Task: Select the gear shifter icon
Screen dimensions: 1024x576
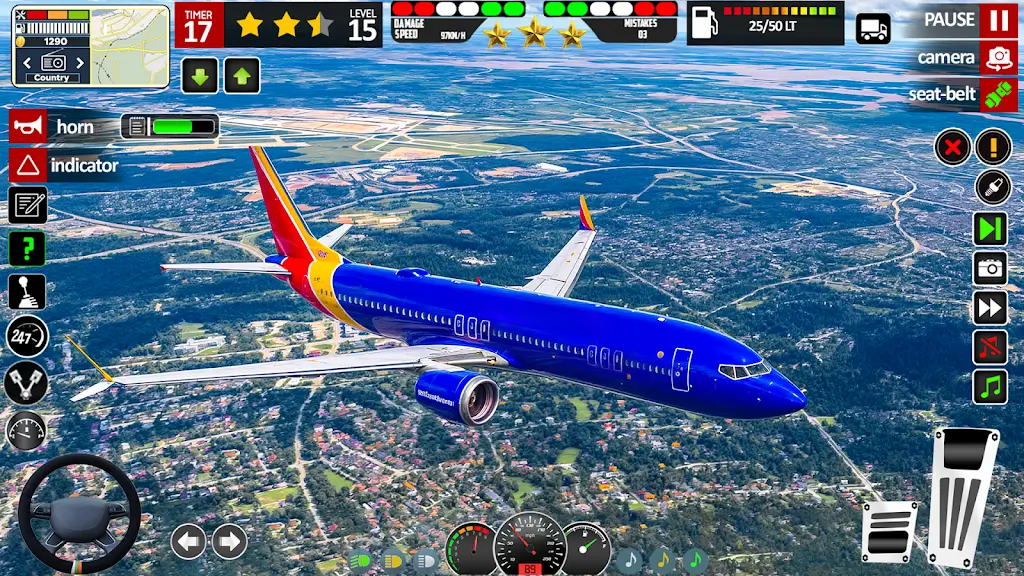Action: pos(28,292)
